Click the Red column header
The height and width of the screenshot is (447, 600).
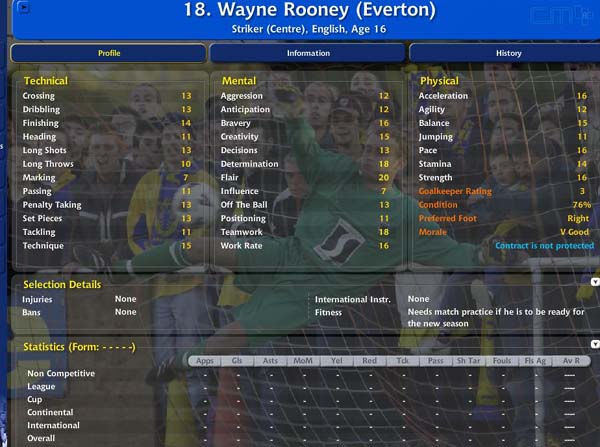(369, 361)
